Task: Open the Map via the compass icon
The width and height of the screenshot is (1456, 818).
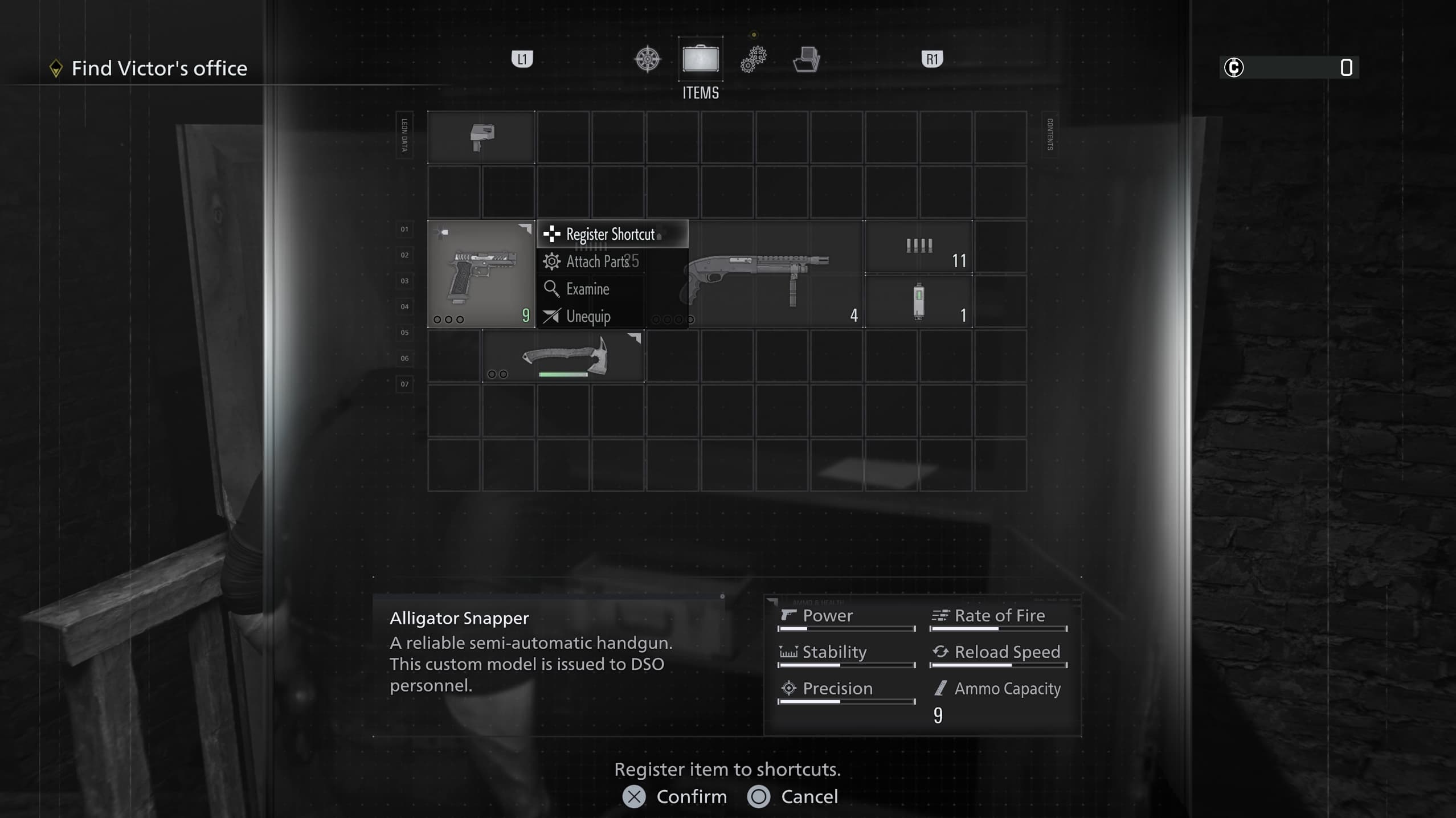Action: point(648,58)
